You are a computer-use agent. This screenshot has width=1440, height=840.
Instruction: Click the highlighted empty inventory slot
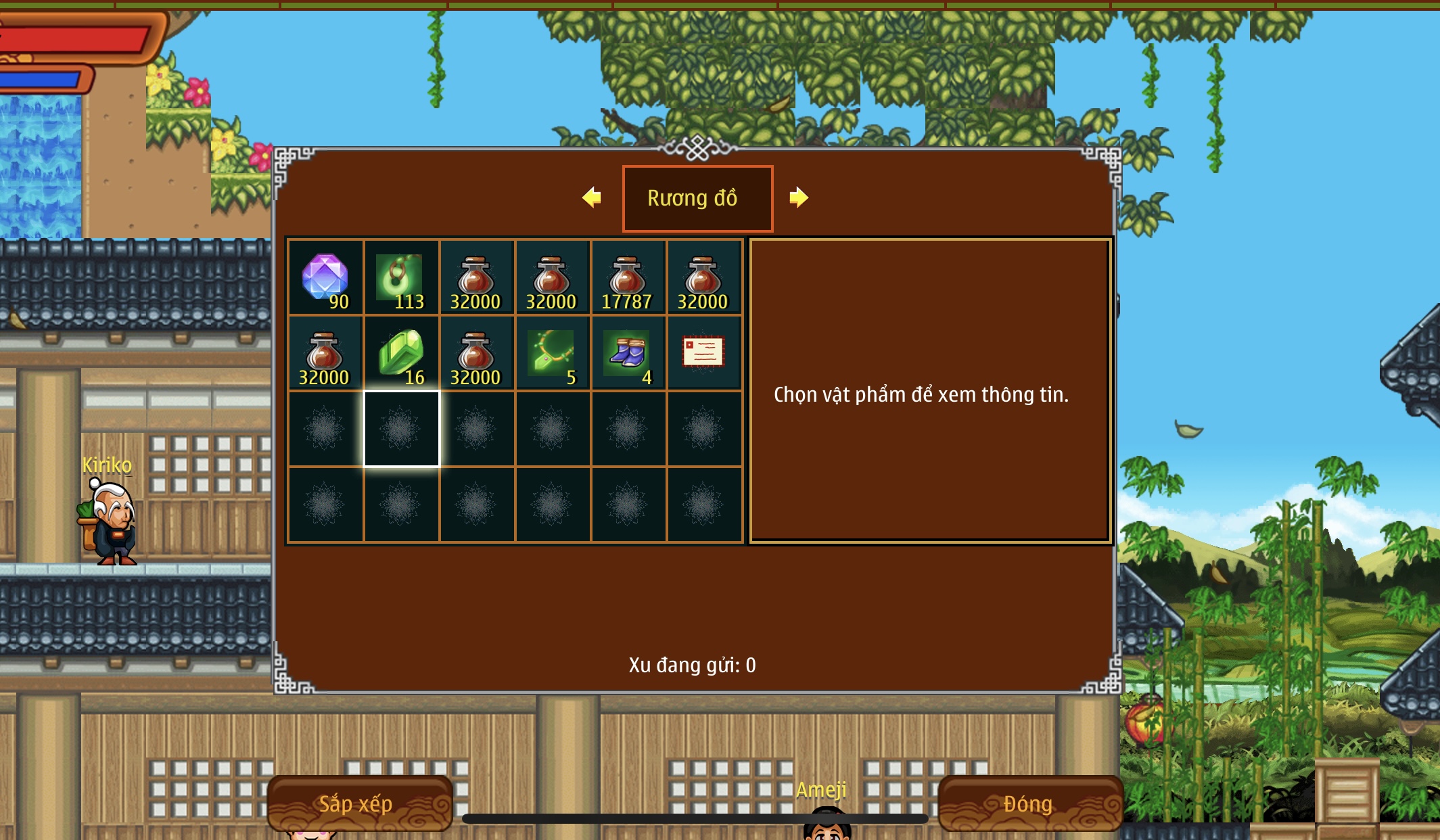point(401,429)
